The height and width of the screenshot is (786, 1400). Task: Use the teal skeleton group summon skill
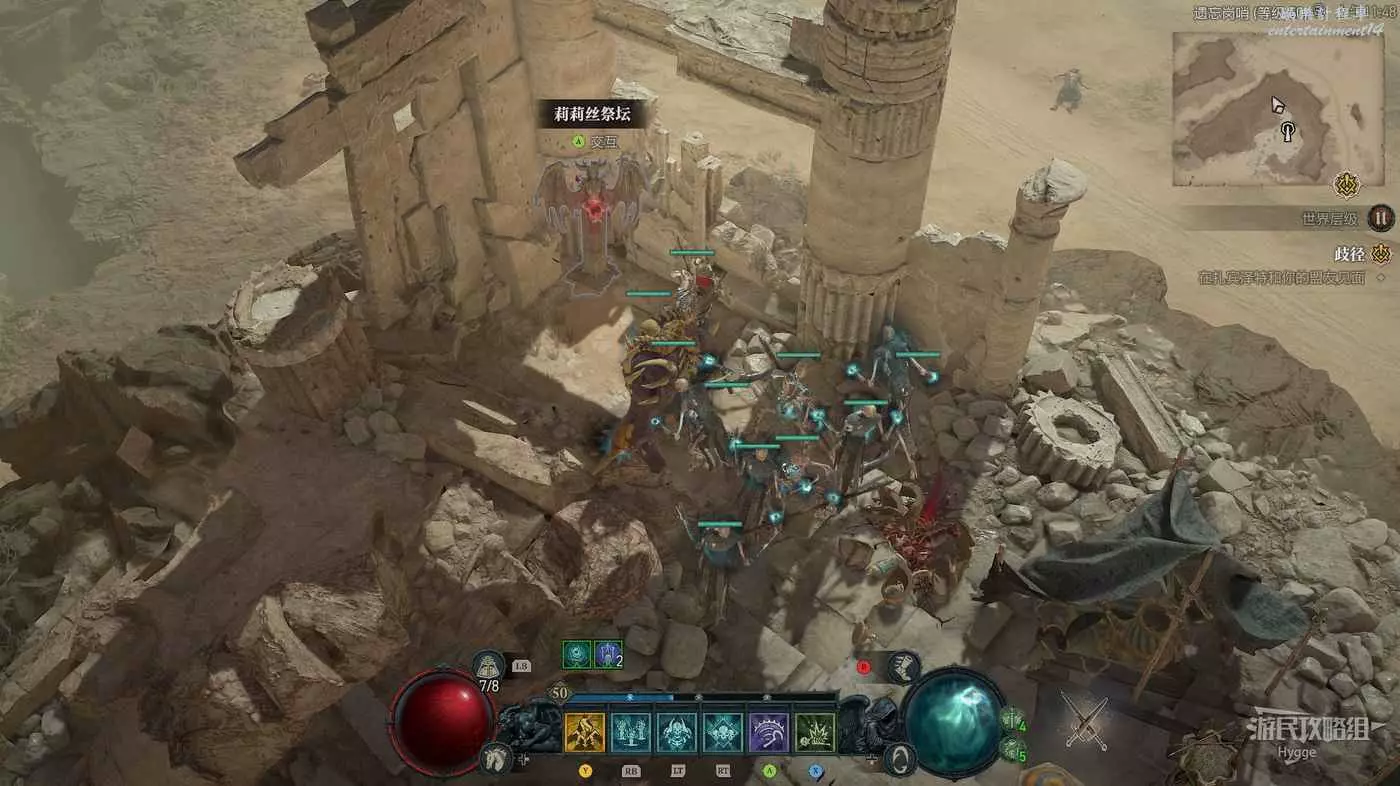(x=630, y=732)
